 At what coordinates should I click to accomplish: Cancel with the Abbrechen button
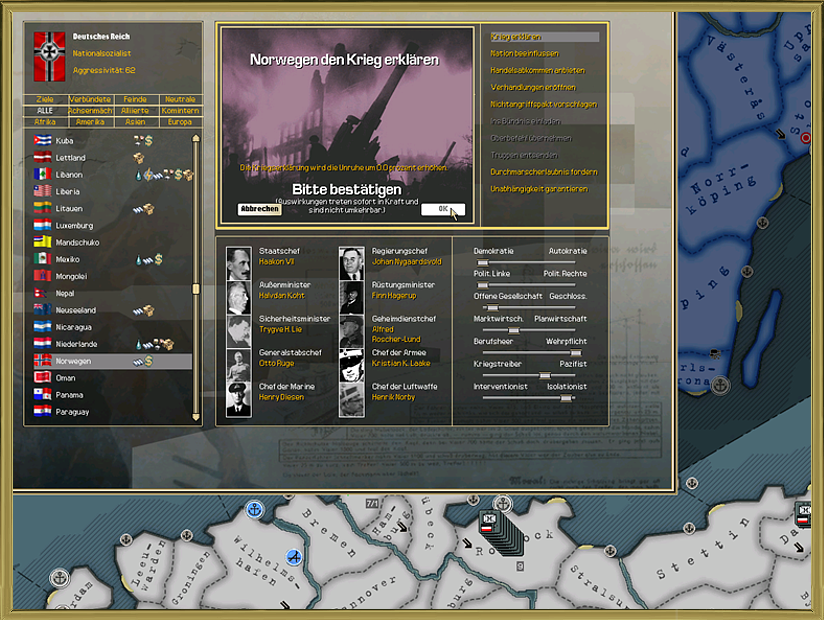click(259, 209)
